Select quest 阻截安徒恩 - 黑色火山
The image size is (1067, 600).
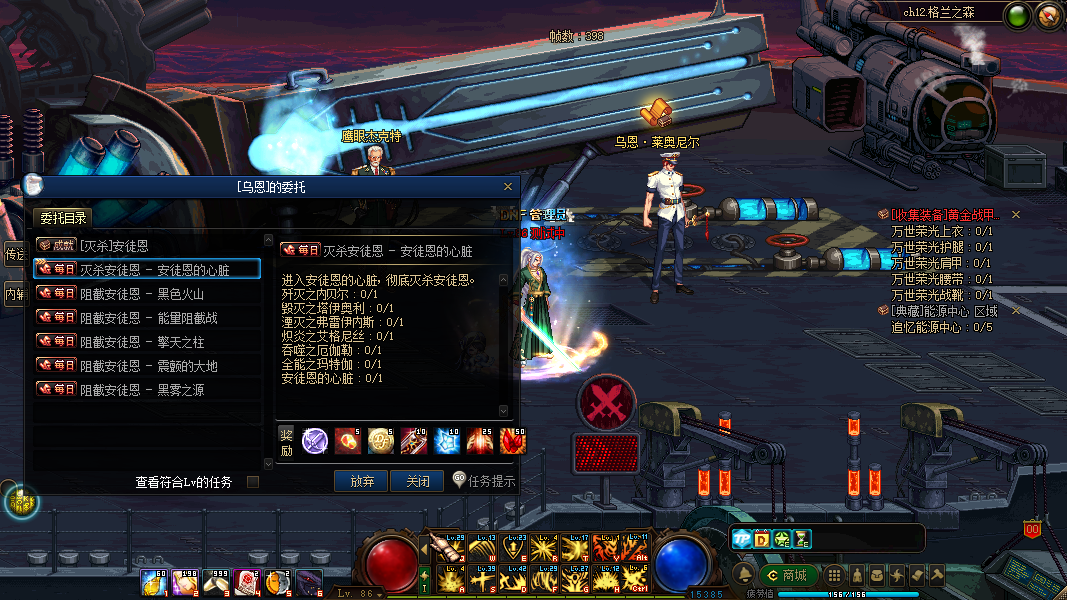146,293
